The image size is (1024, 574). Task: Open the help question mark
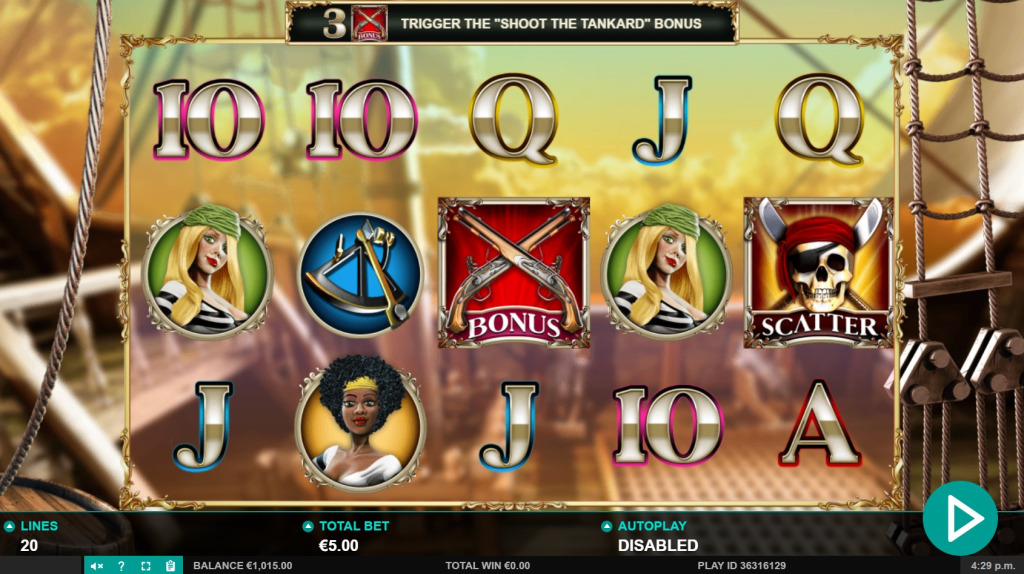pyautogui.click(x=122, y=566)
